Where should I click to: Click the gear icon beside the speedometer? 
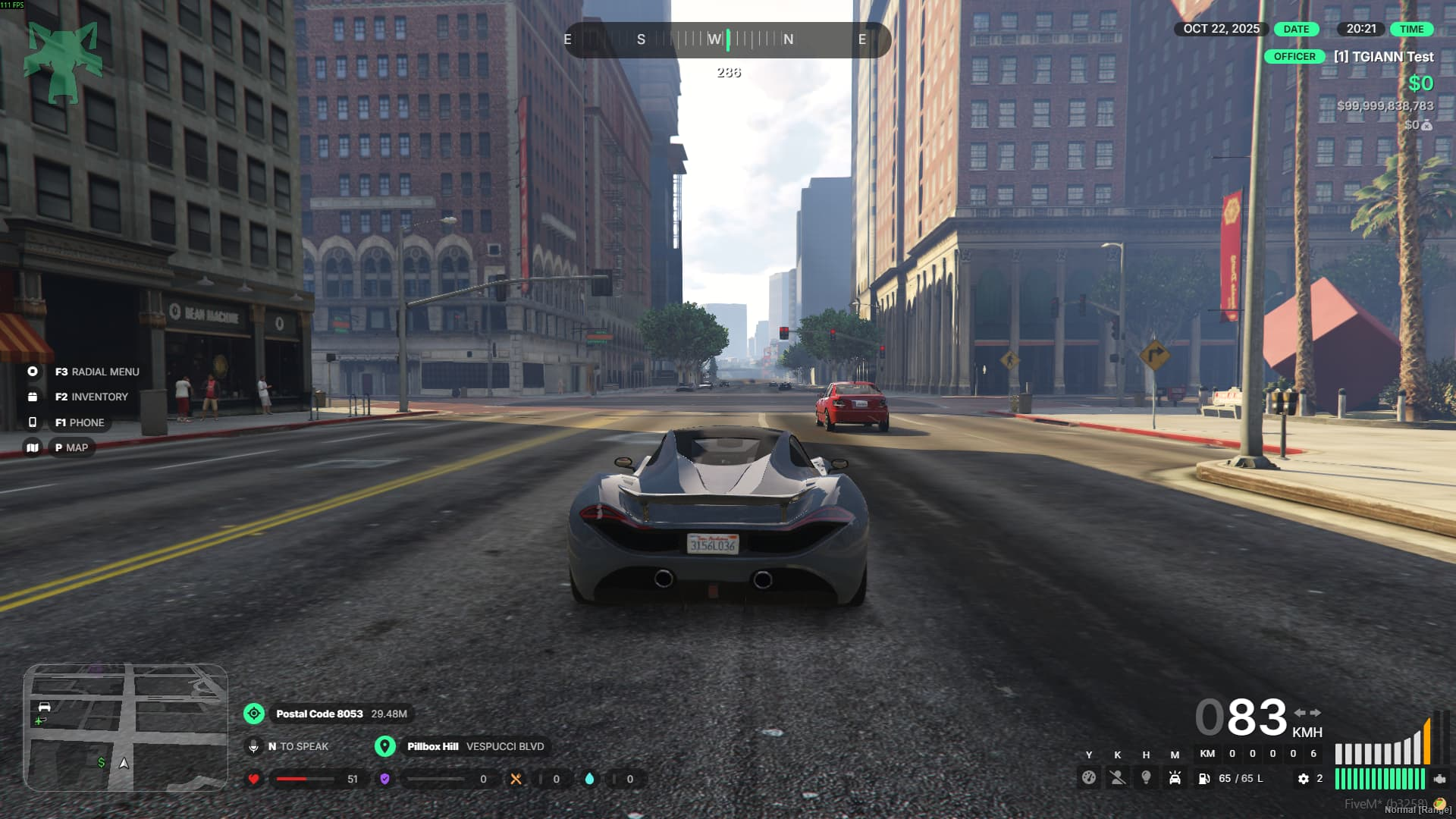(x=1304, y=779)
